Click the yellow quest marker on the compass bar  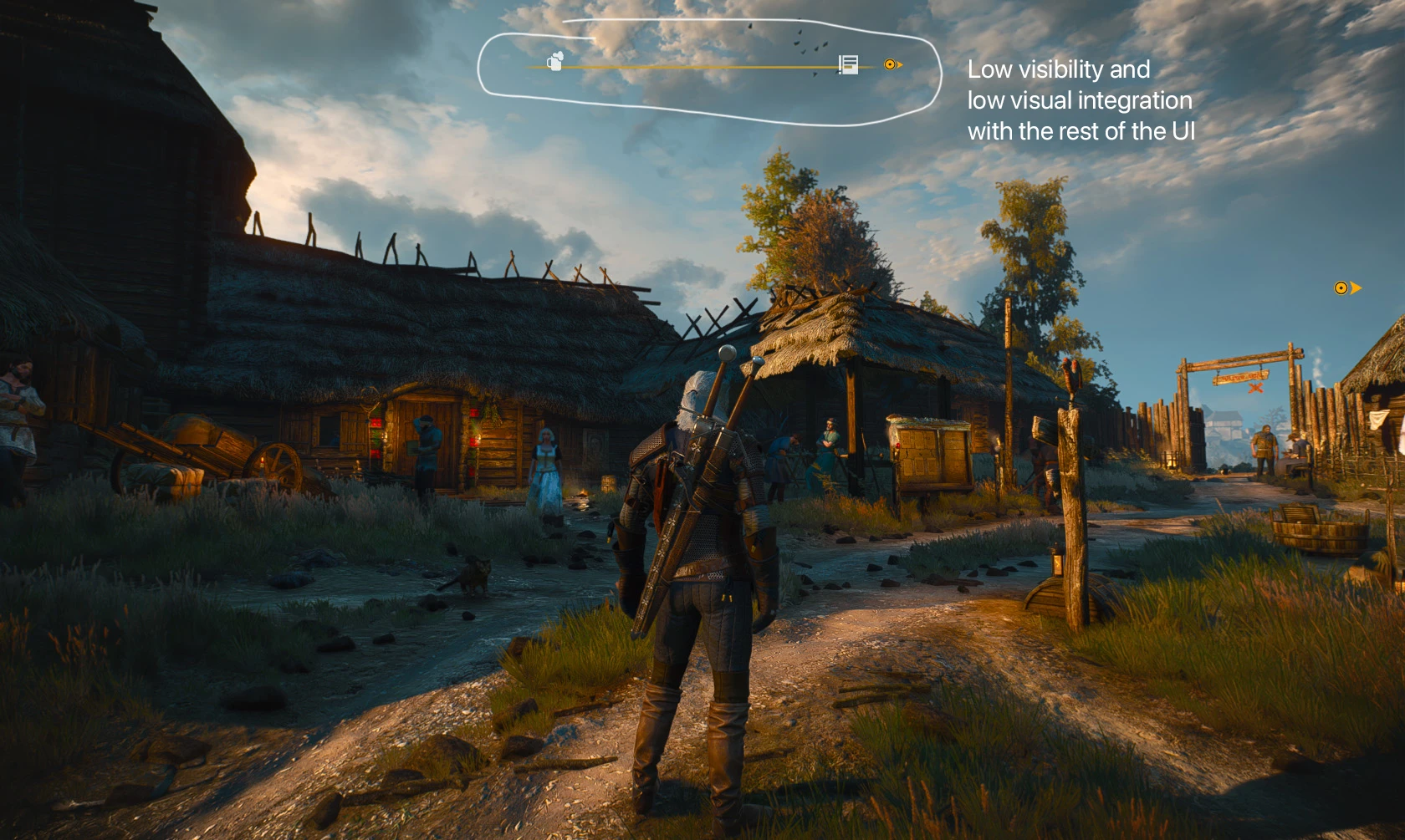(x=892, y=64)
